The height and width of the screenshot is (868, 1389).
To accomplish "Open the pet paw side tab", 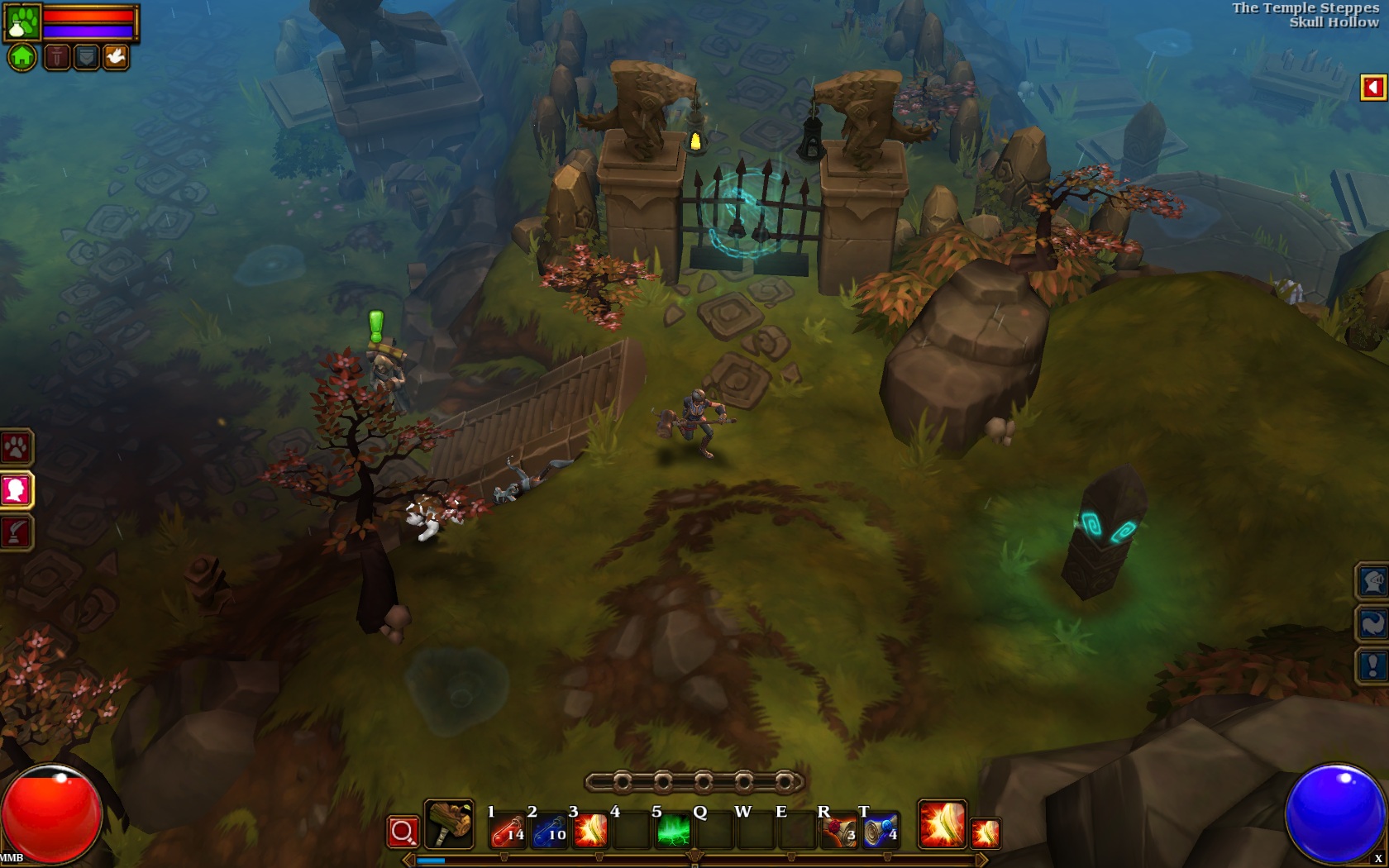I will point(16,448).
